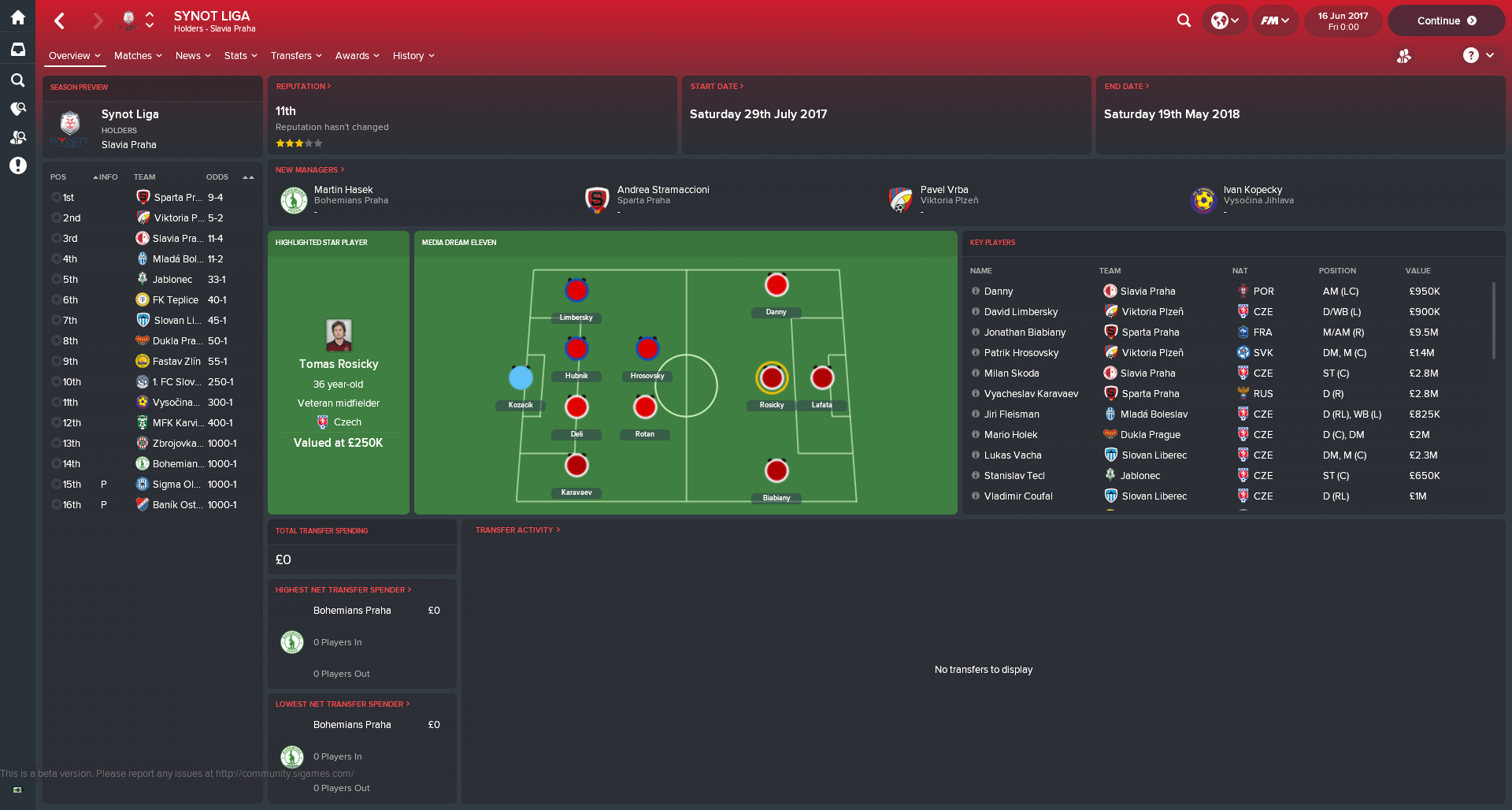Go back to the previous screen
The width and height of the screenshot is (1512, 810).
click(60, 21)
